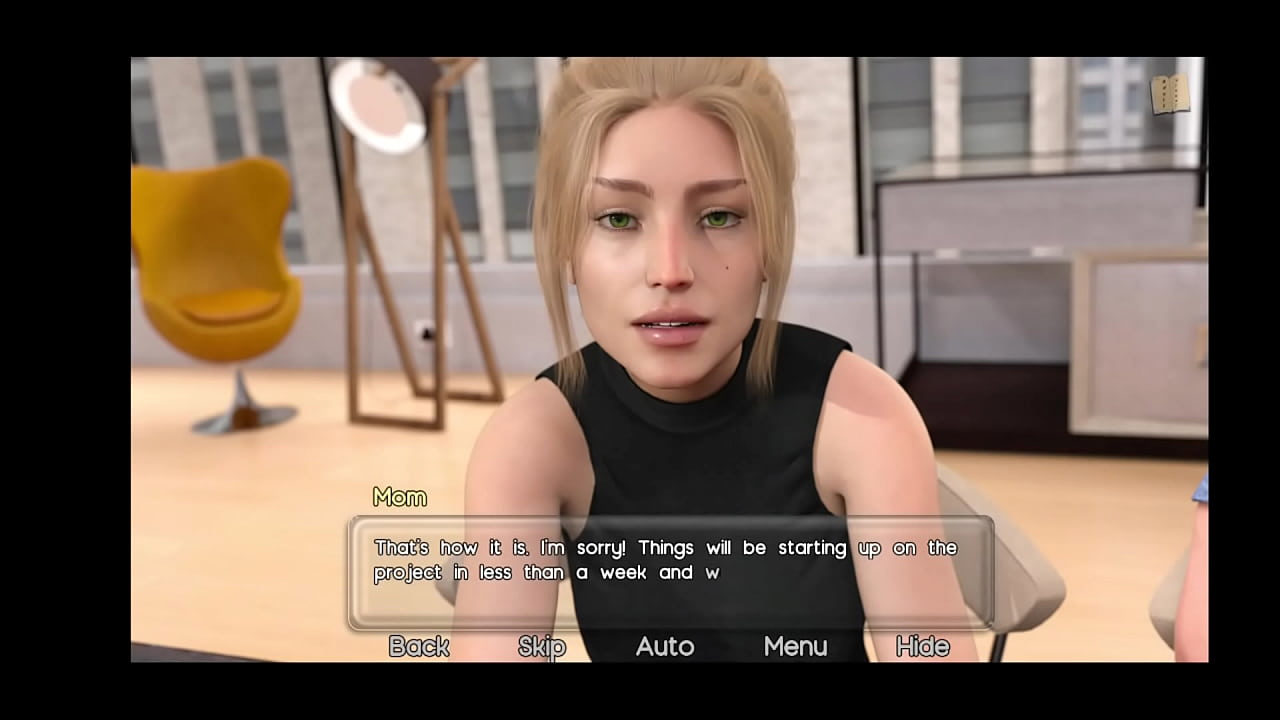Open the game Menu

[x=796, y=647]
